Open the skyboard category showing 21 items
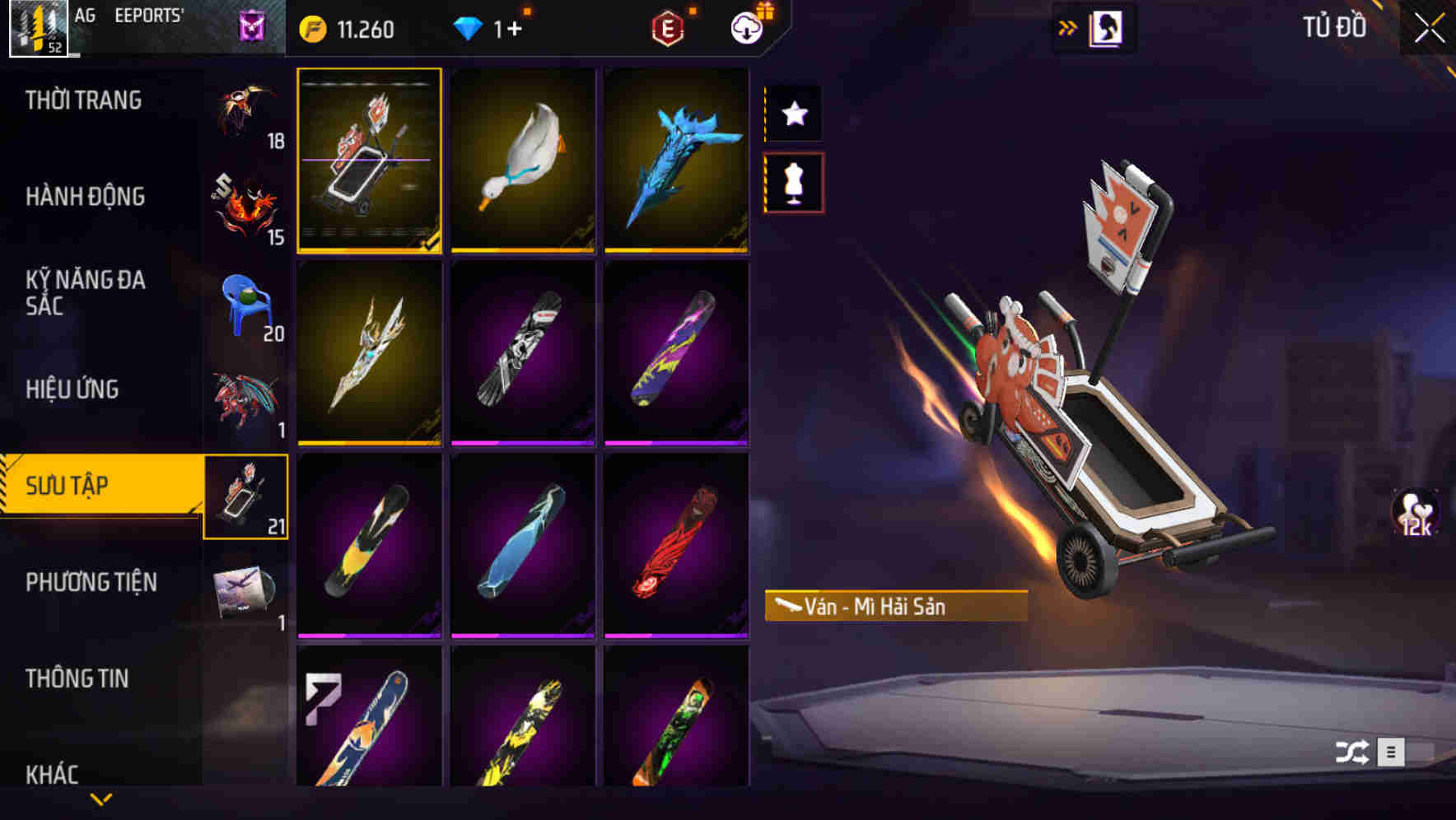Viewport: 1456px width, 820px height. point(245,495)
